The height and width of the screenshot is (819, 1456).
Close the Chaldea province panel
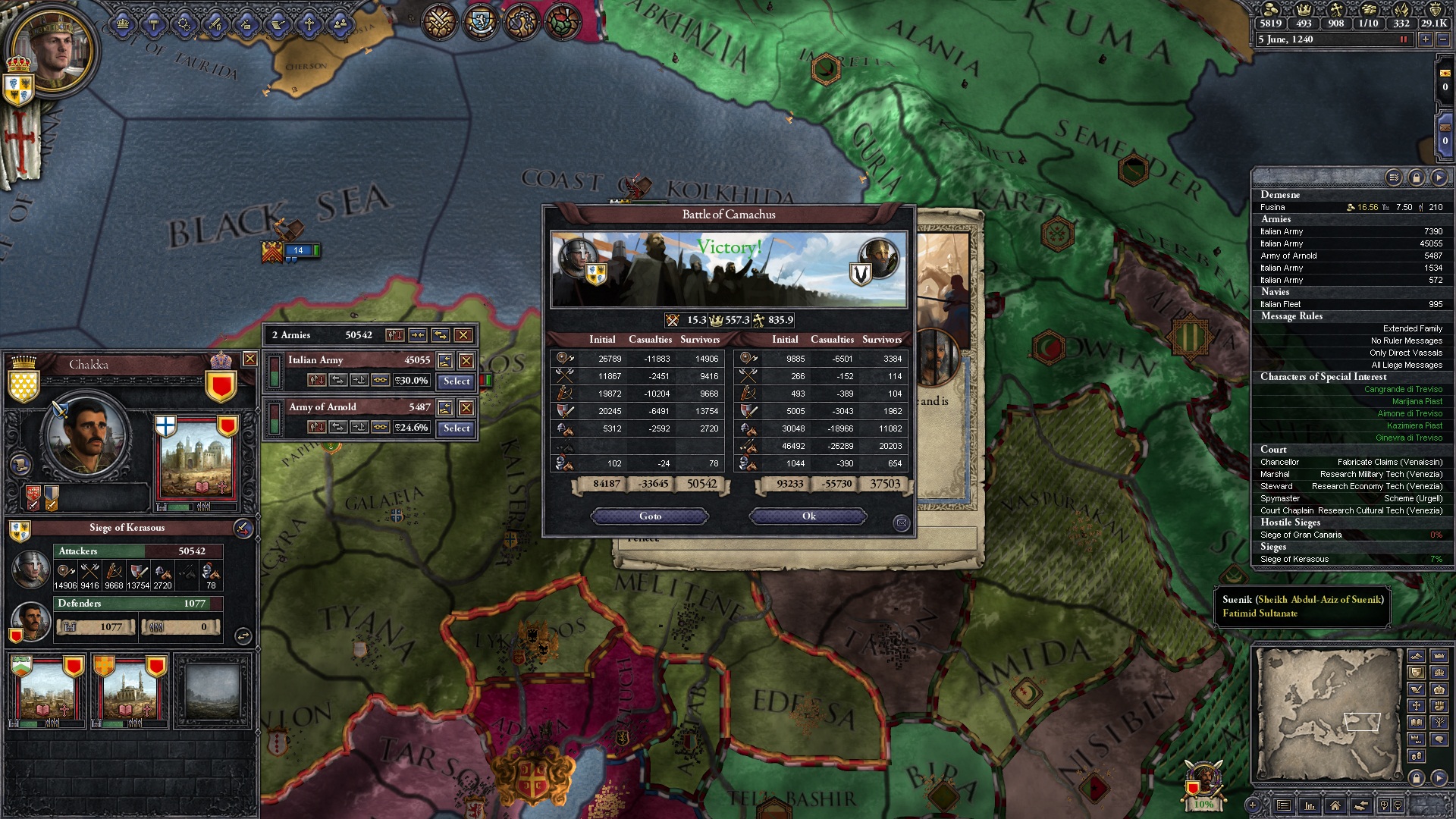click(249, 359)
